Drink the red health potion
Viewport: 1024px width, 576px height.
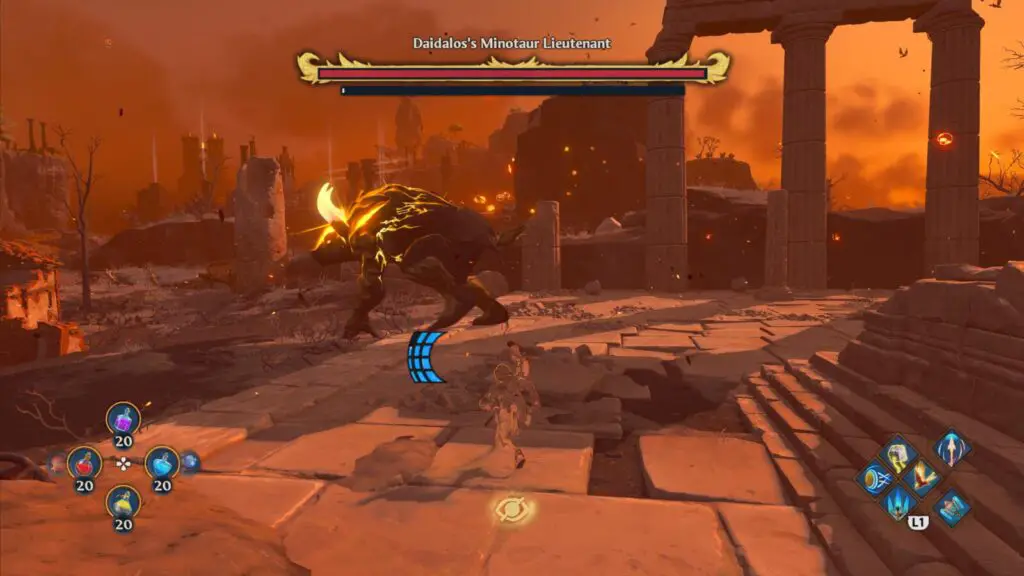coord(84,462)
